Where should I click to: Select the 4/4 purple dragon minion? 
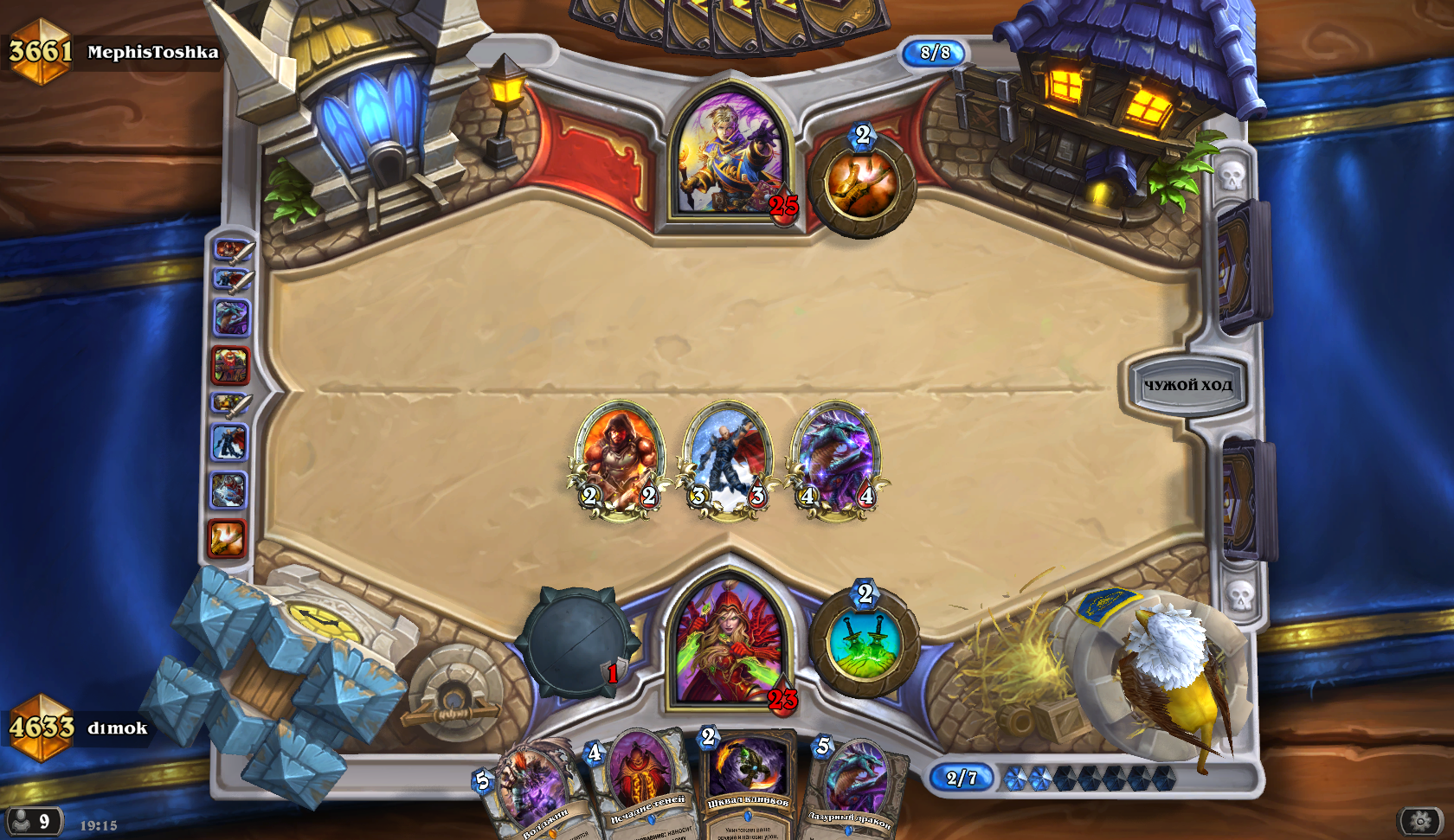pyautogui.click(x=836, y=458)
